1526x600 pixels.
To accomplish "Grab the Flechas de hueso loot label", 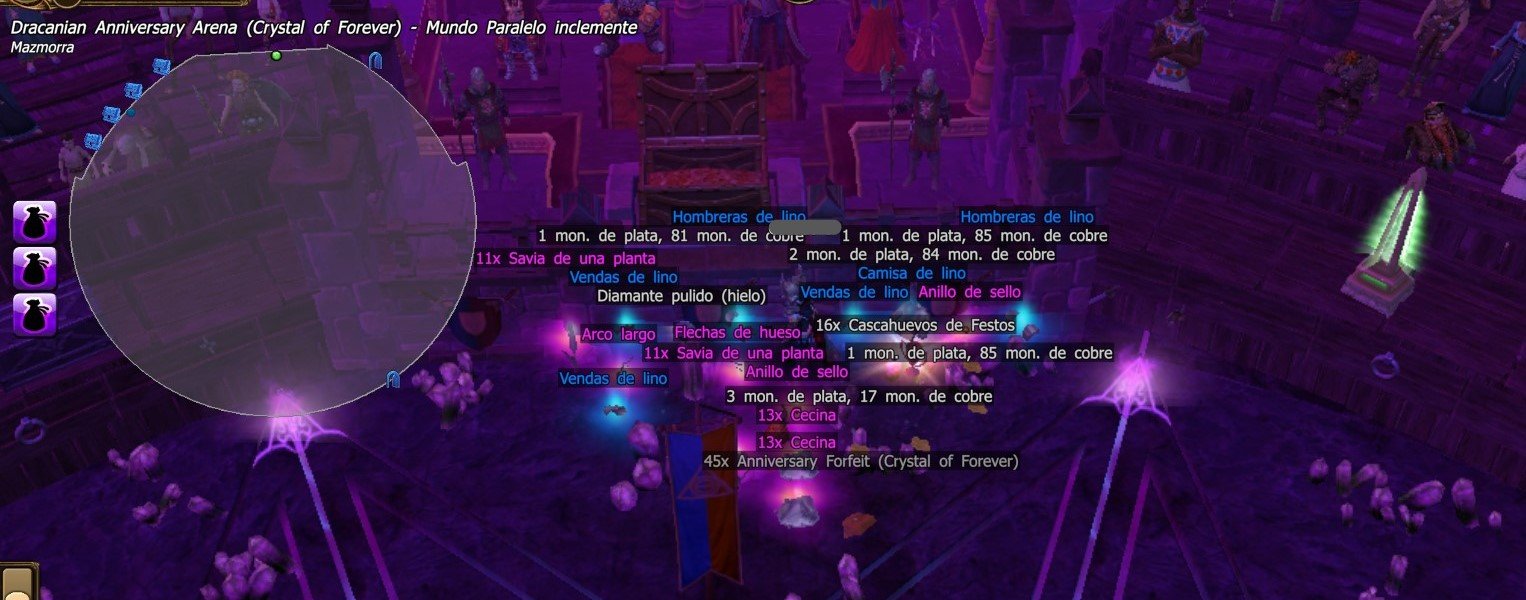I will pos(737,332).
